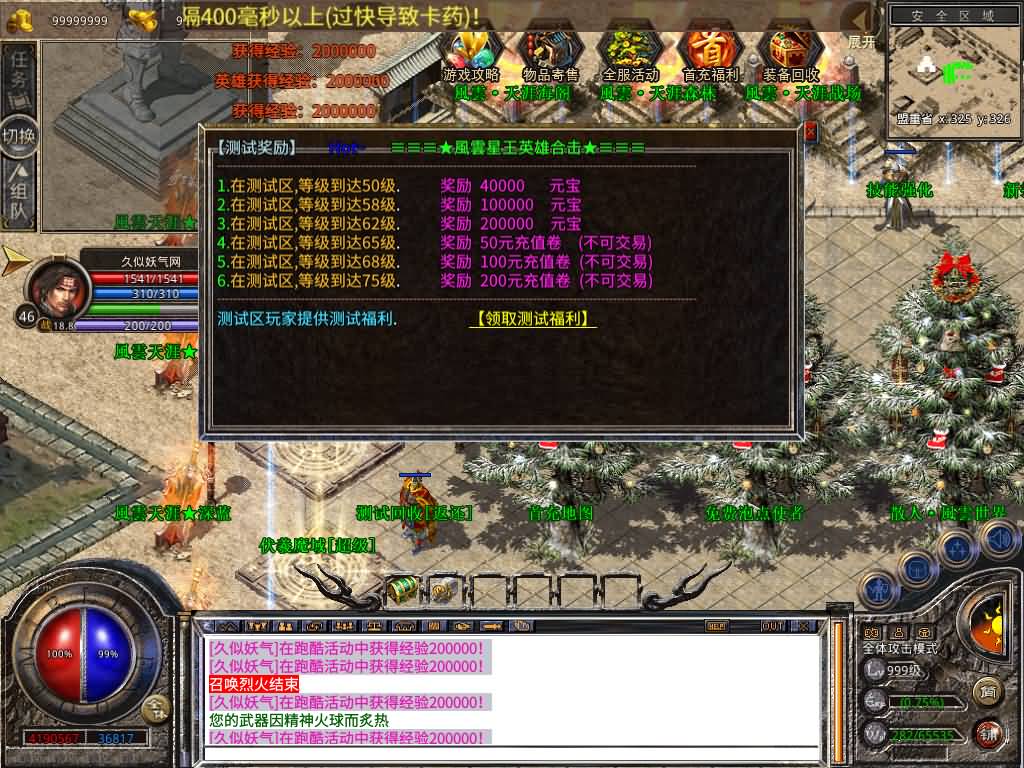Click the HELP button above chat
The height and width of the screenshot is (768, 1024).
point(716,626)
